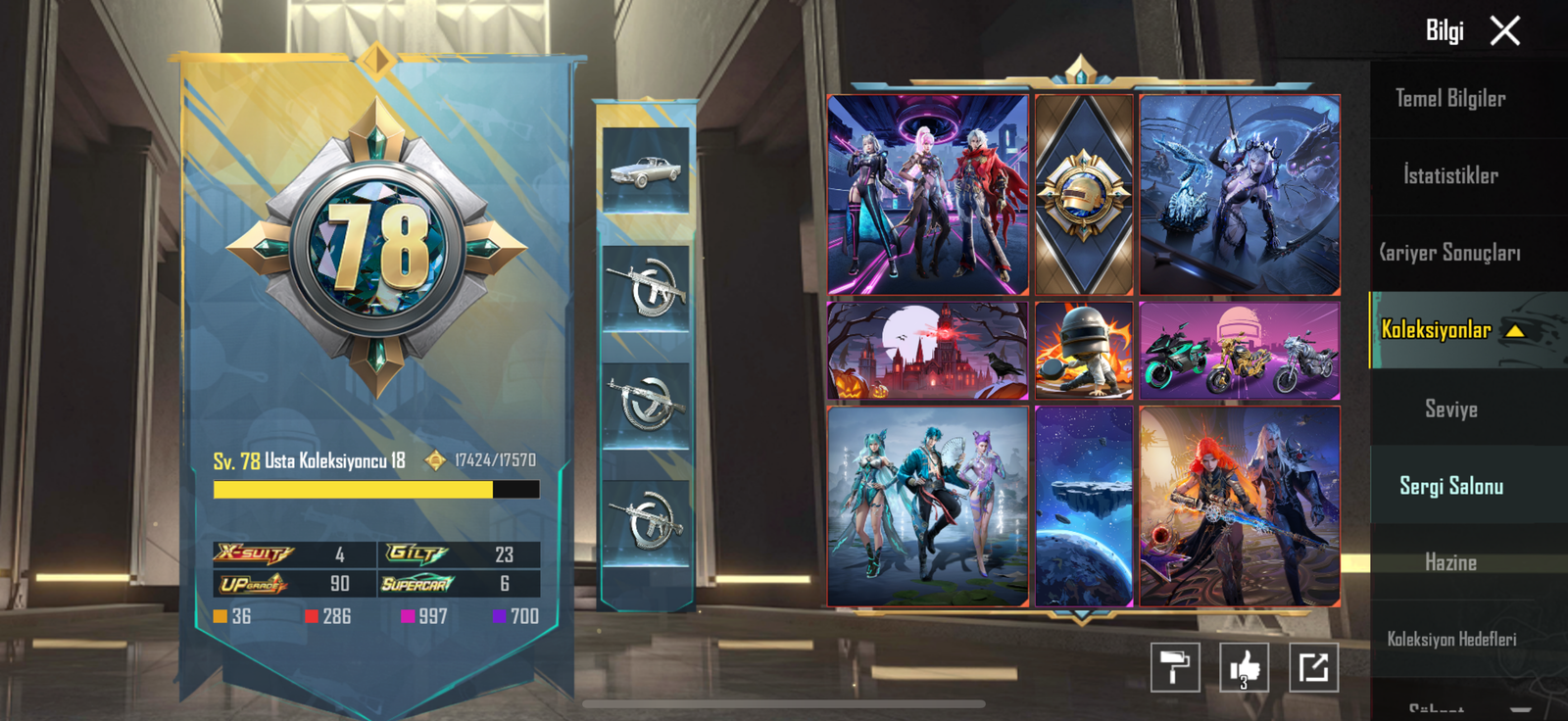Image resolution: width=1568 pixels, height=721 pixels.
Task: Show Kariyer Sonuçları section
Action: [x=1450, y=253]
